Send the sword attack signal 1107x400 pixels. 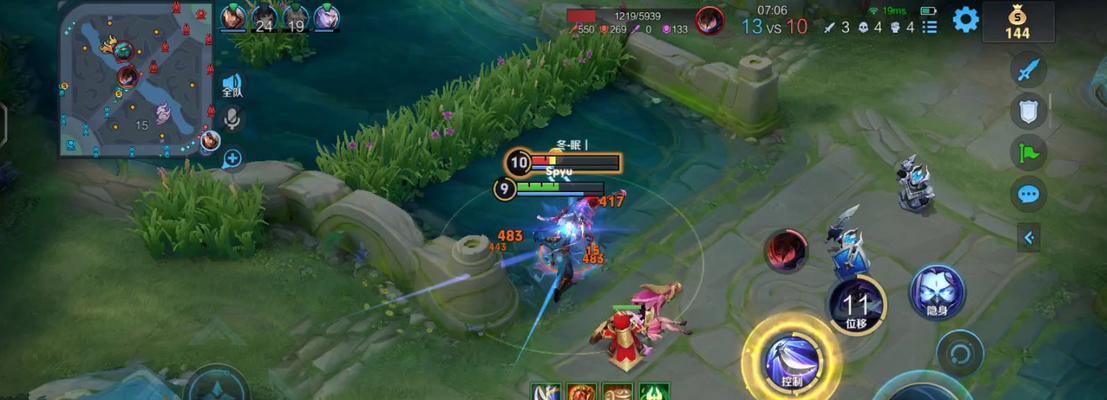1028,70
